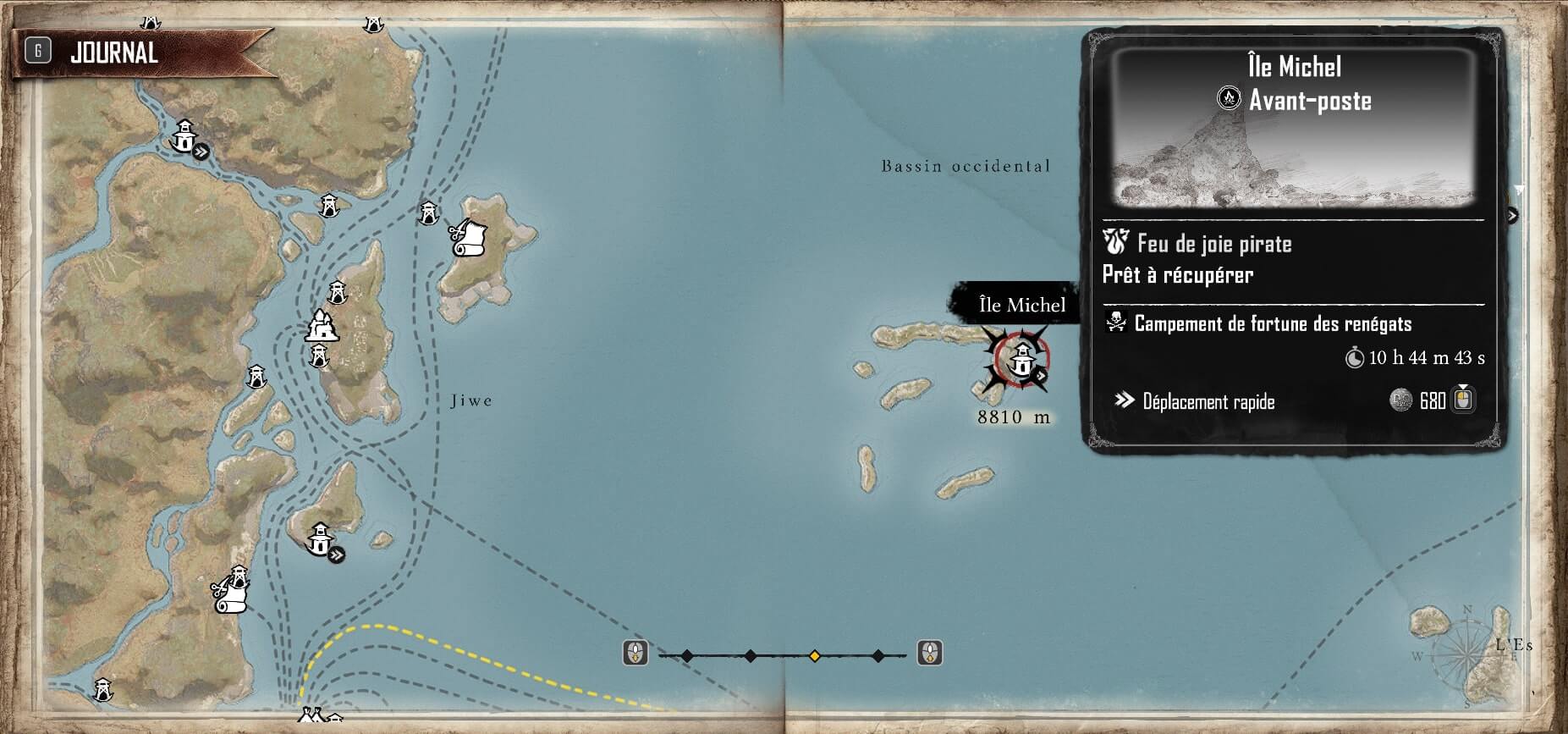The width and height of the screenshot is (1568, 734).
Task: Select the Feu de joie pirate entry
Action: 1213,245
